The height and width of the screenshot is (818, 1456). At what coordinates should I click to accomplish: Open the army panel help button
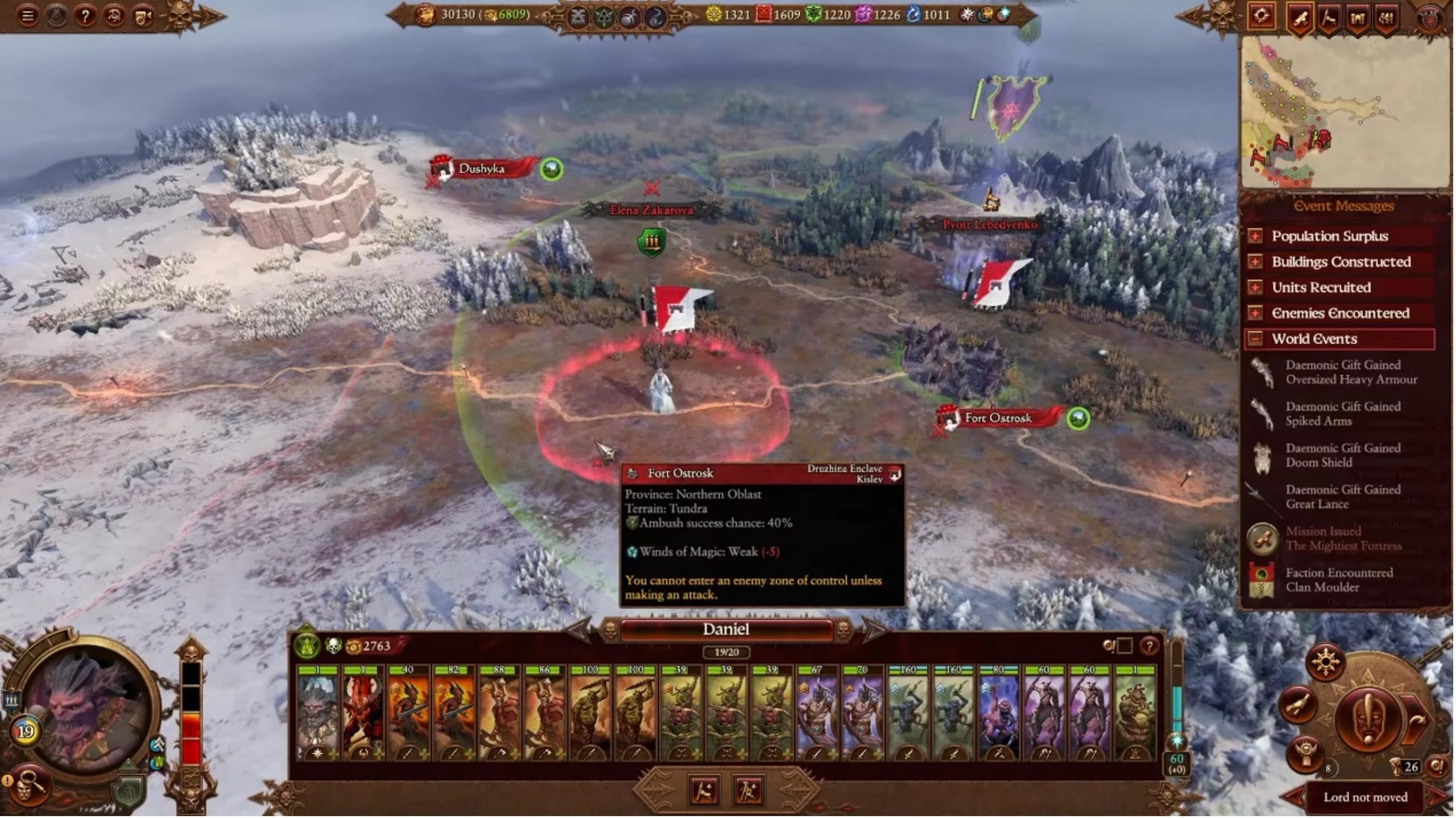tap(1149, 646)
